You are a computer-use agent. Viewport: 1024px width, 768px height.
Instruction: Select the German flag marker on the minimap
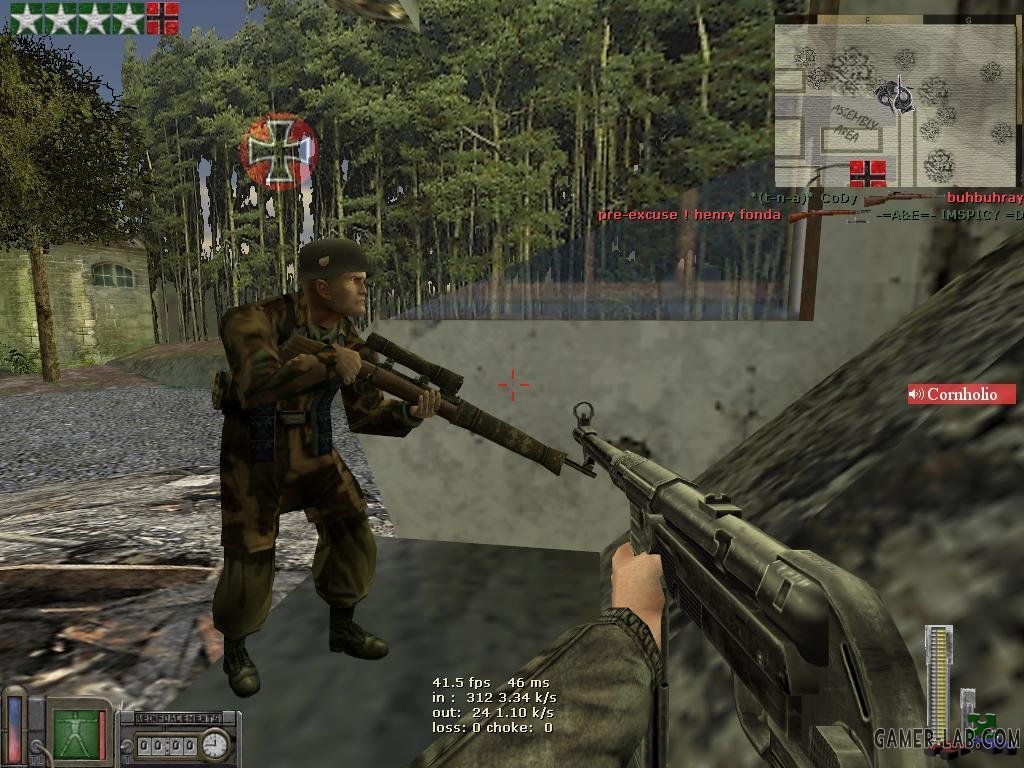(867, 173)
